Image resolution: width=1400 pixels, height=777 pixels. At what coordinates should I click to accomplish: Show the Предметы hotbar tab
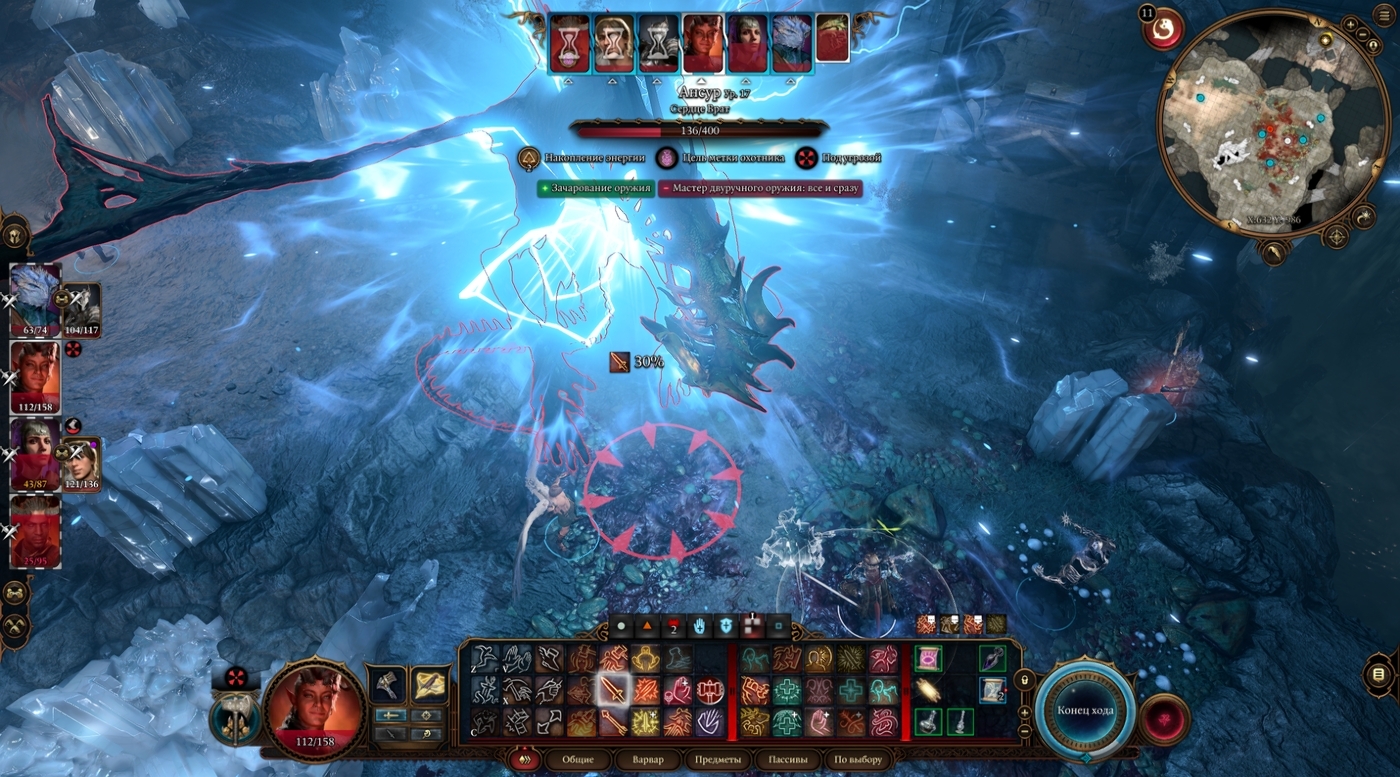tap(718, 760)
